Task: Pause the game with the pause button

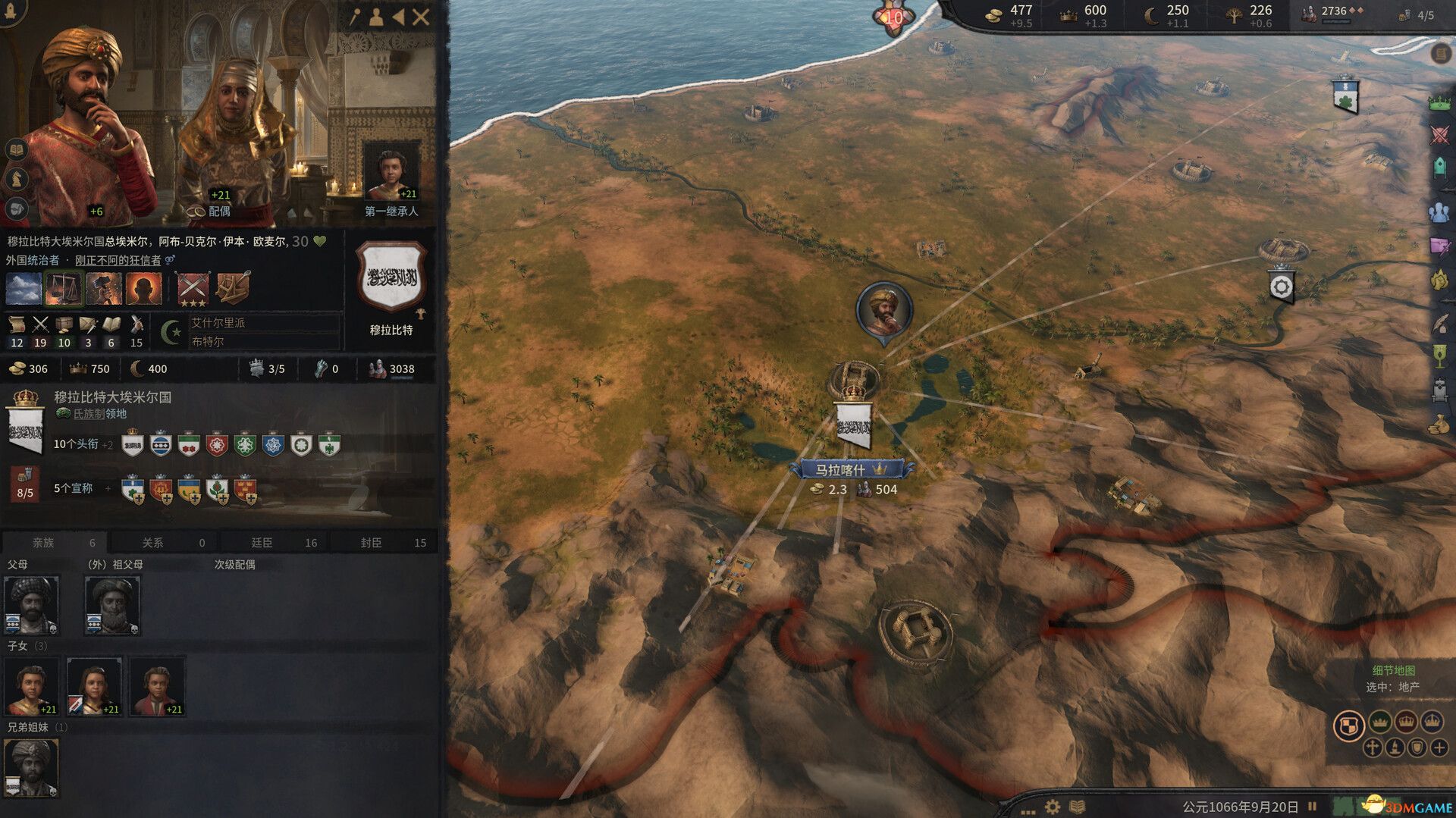Action: click(x=1310, y=805)
